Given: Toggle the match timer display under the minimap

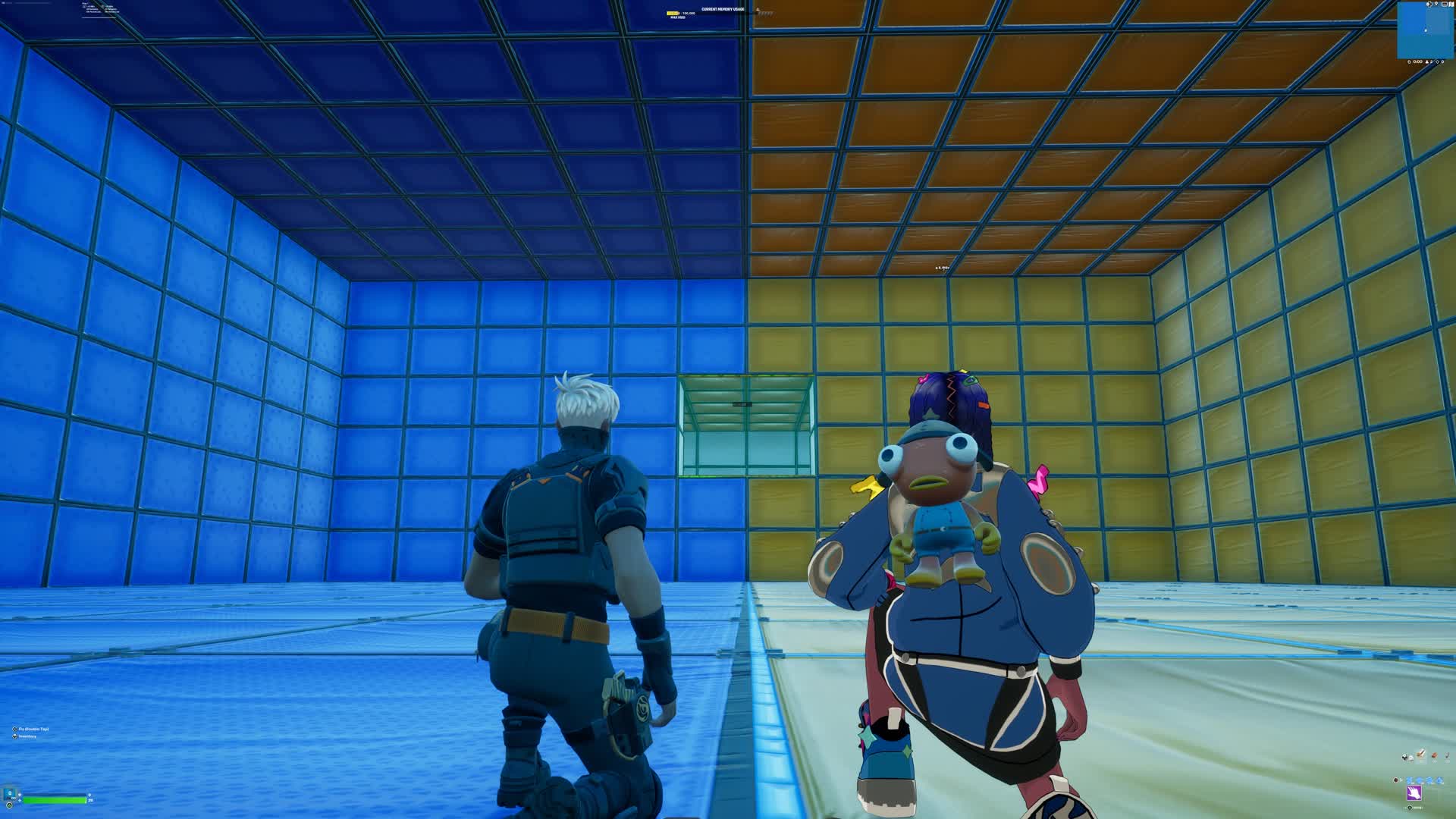Looking at the screenshot, I should [x=1417, y=61].
